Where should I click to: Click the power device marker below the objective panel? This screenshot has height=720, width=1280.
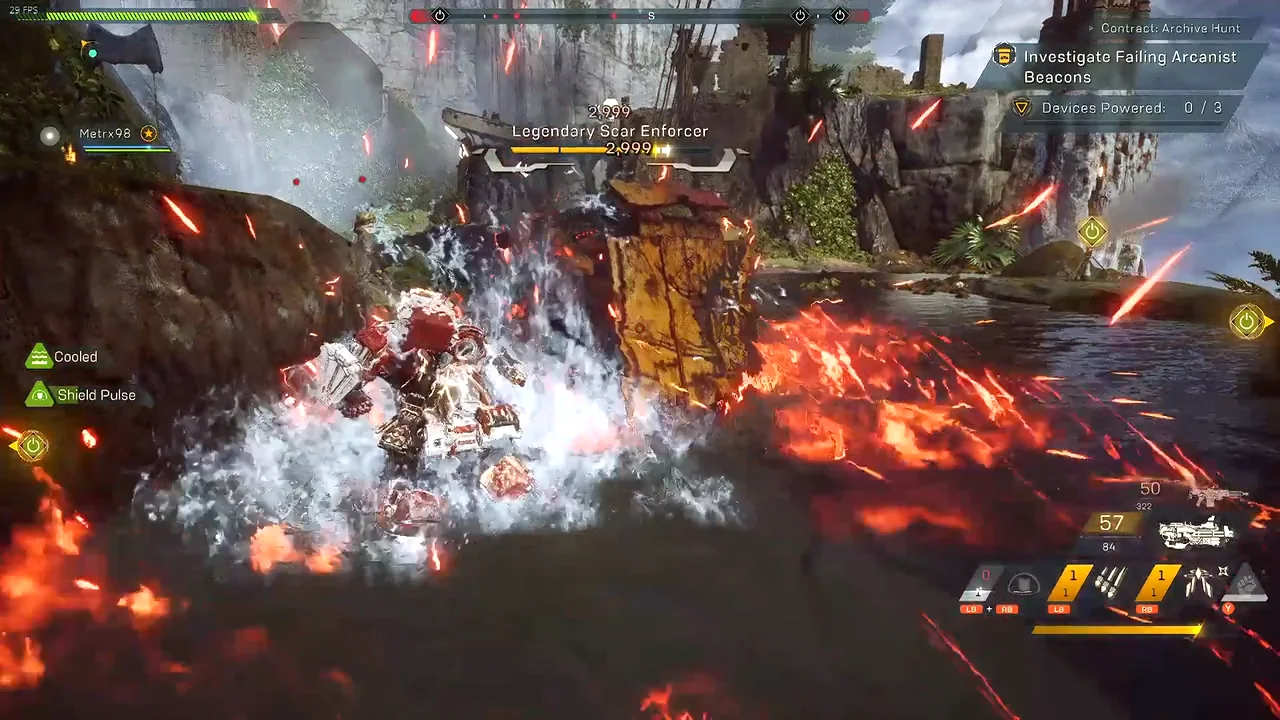[1092, 232]
